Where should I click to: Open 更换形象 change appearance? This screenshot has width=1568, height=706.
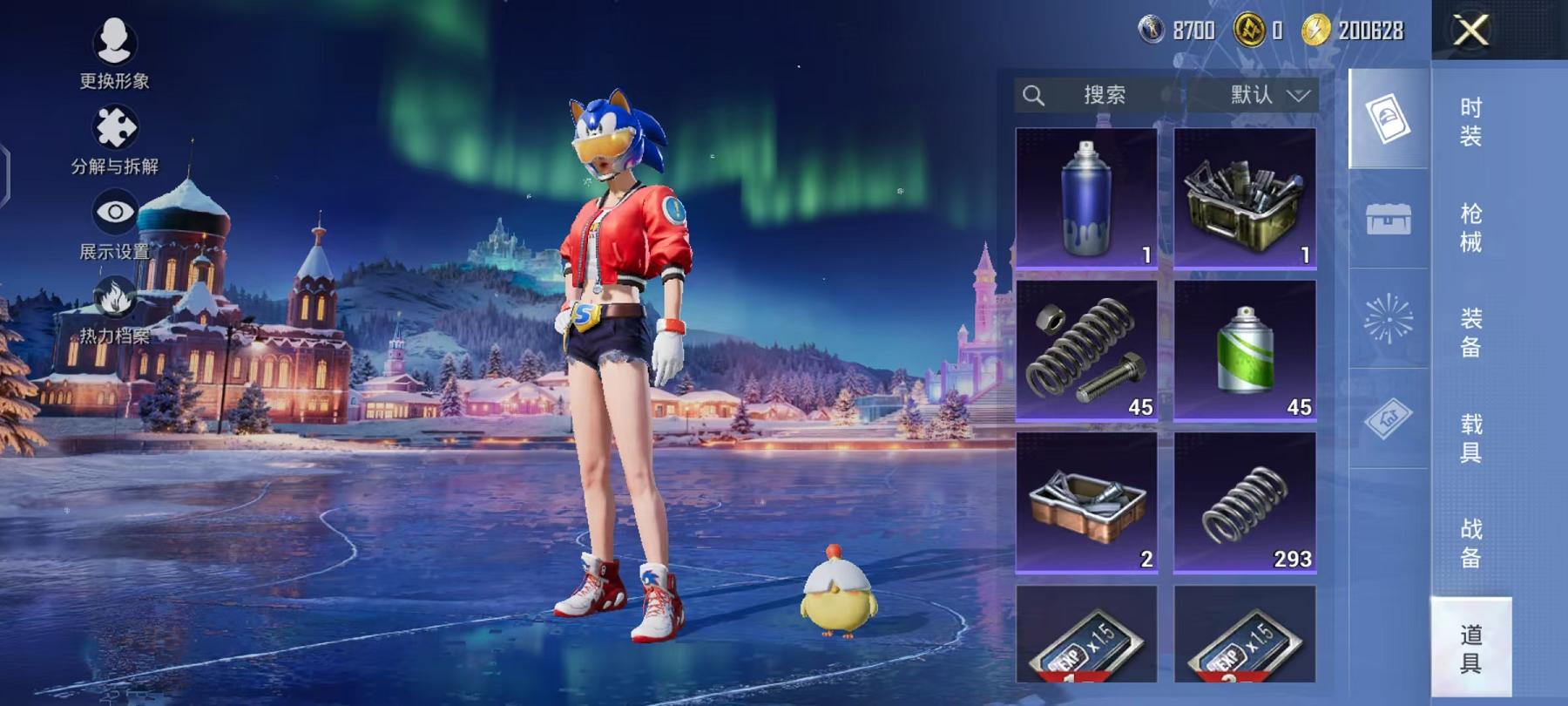click(x=114, y=52)
